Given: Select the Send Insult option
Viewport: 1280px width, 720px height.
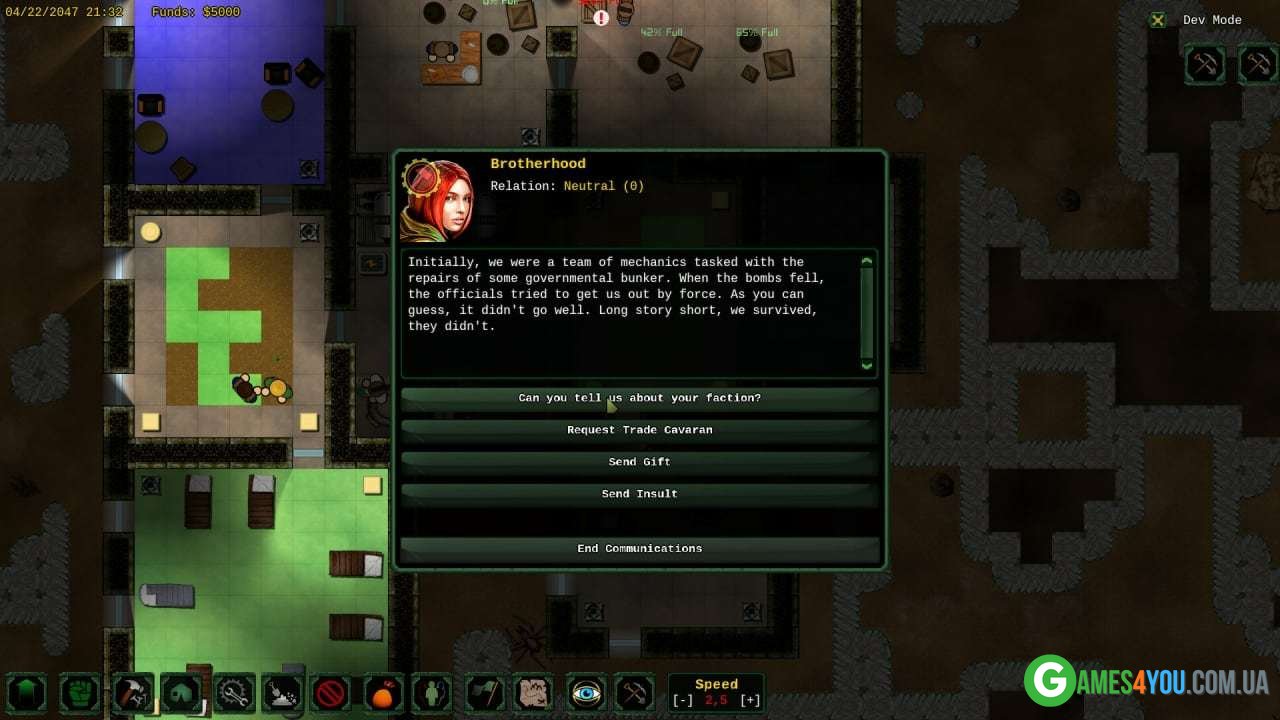Looking at the screenshot, I should 639,494.
